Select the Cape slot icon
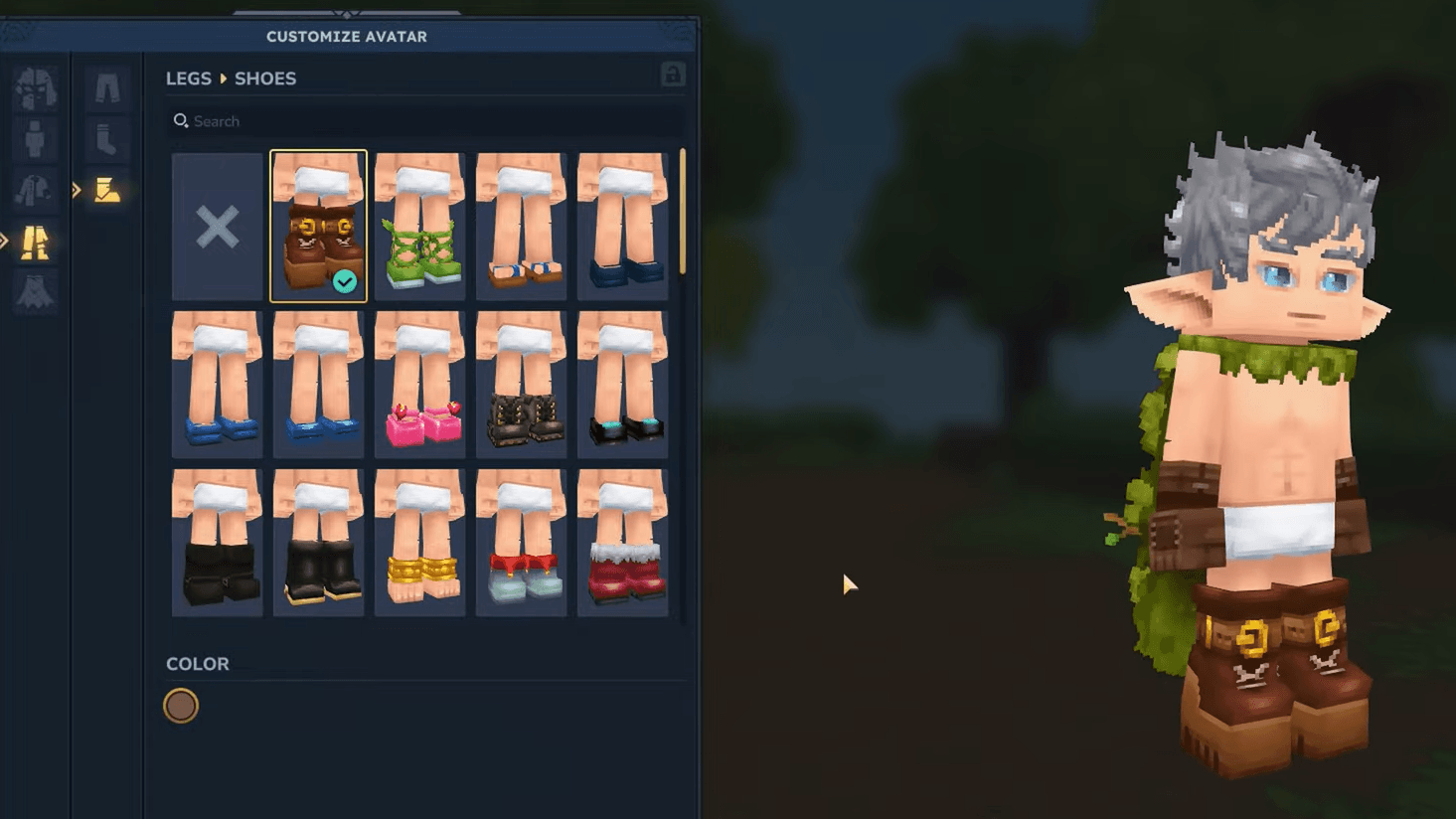Viewport: 1456px width, 819px height. (35, 293)
